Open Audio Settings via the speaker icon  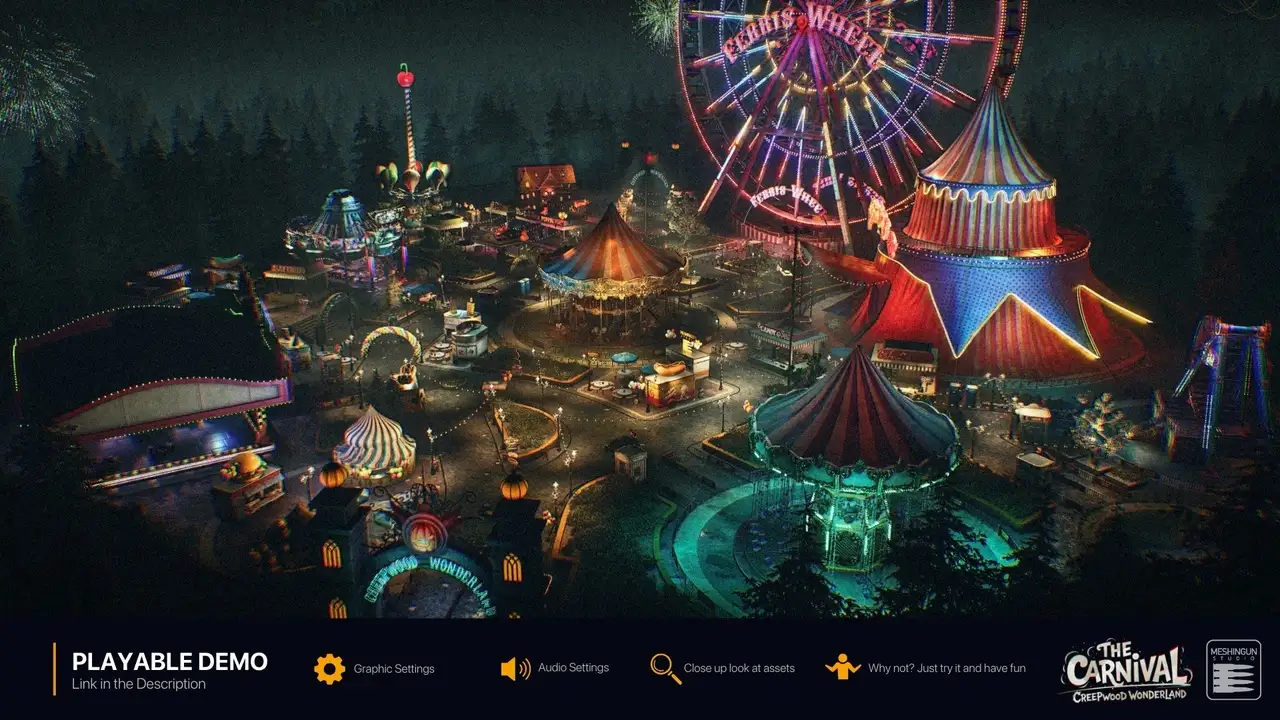(515, 668)
